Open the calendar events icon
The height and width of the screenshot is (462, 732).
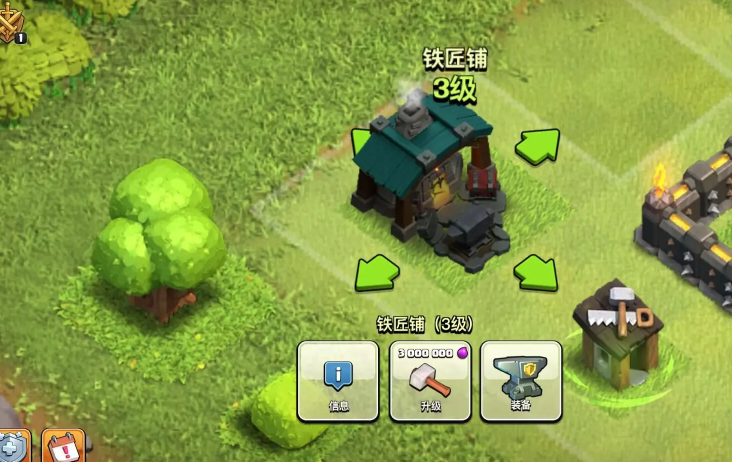(x=63, y=446)
